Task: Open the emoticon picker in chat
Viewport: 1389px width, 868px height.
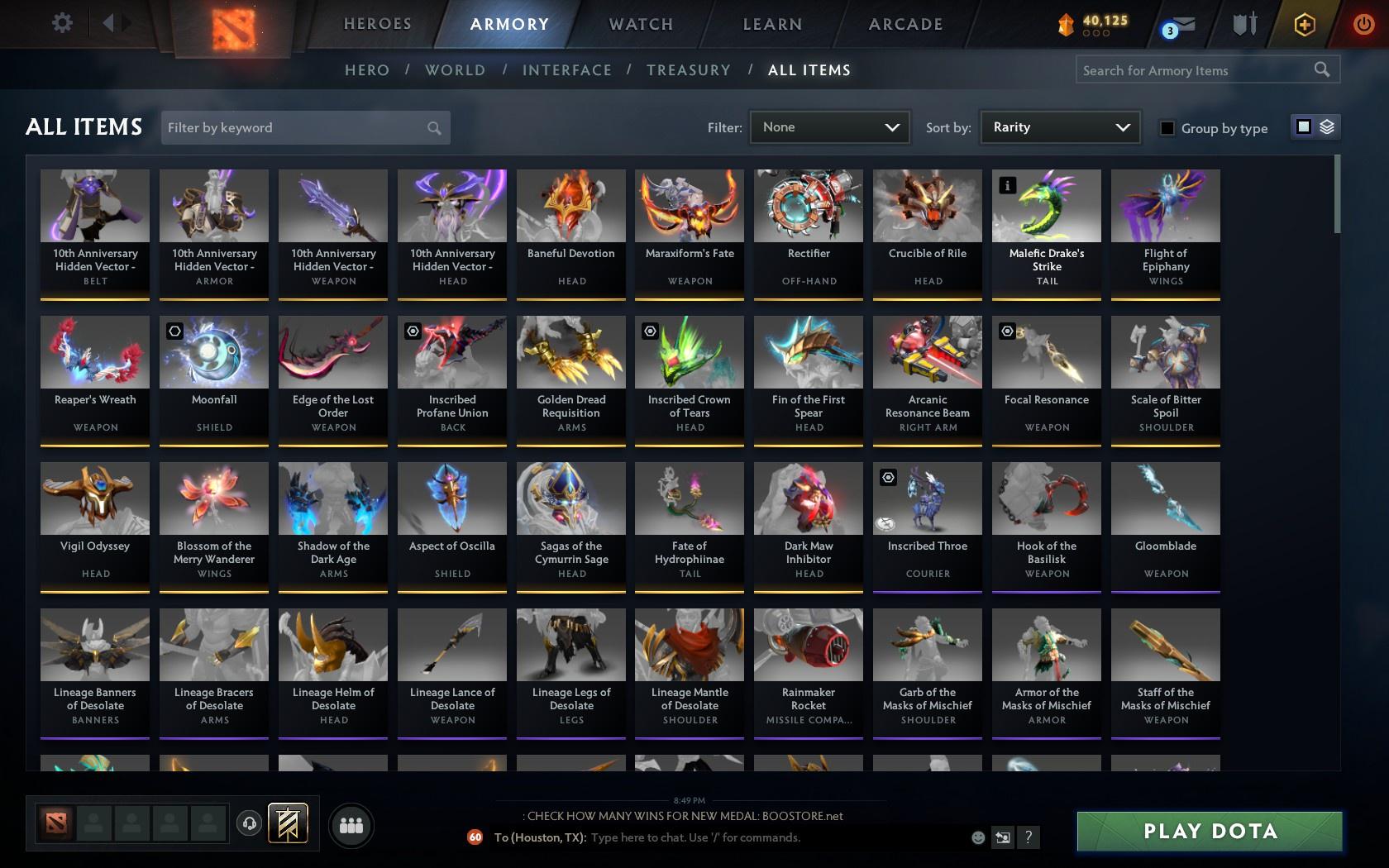Action: click(x=977, y=837)
